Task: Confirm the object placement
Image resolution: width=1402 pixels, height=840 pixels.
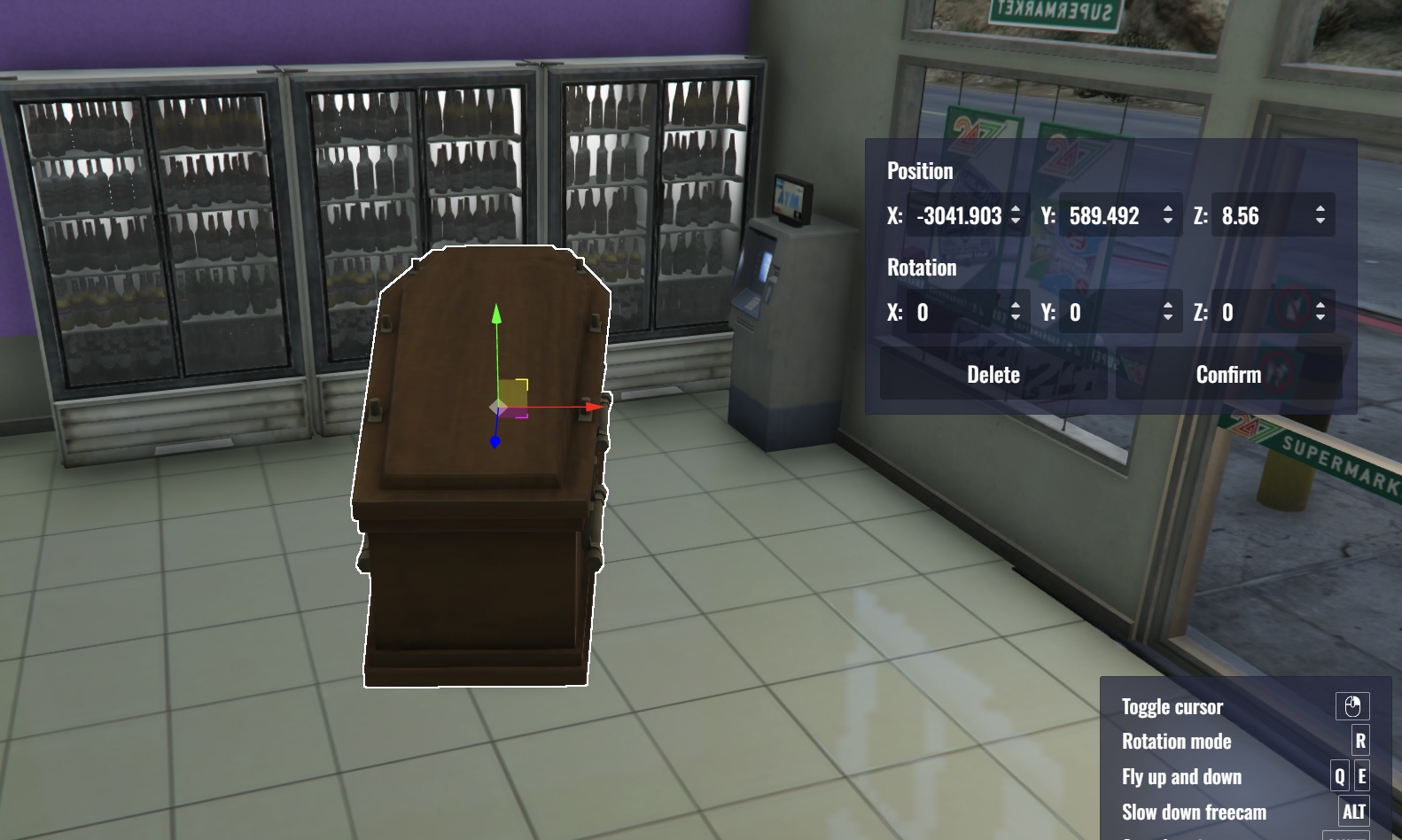Action: coord(1228,375)
